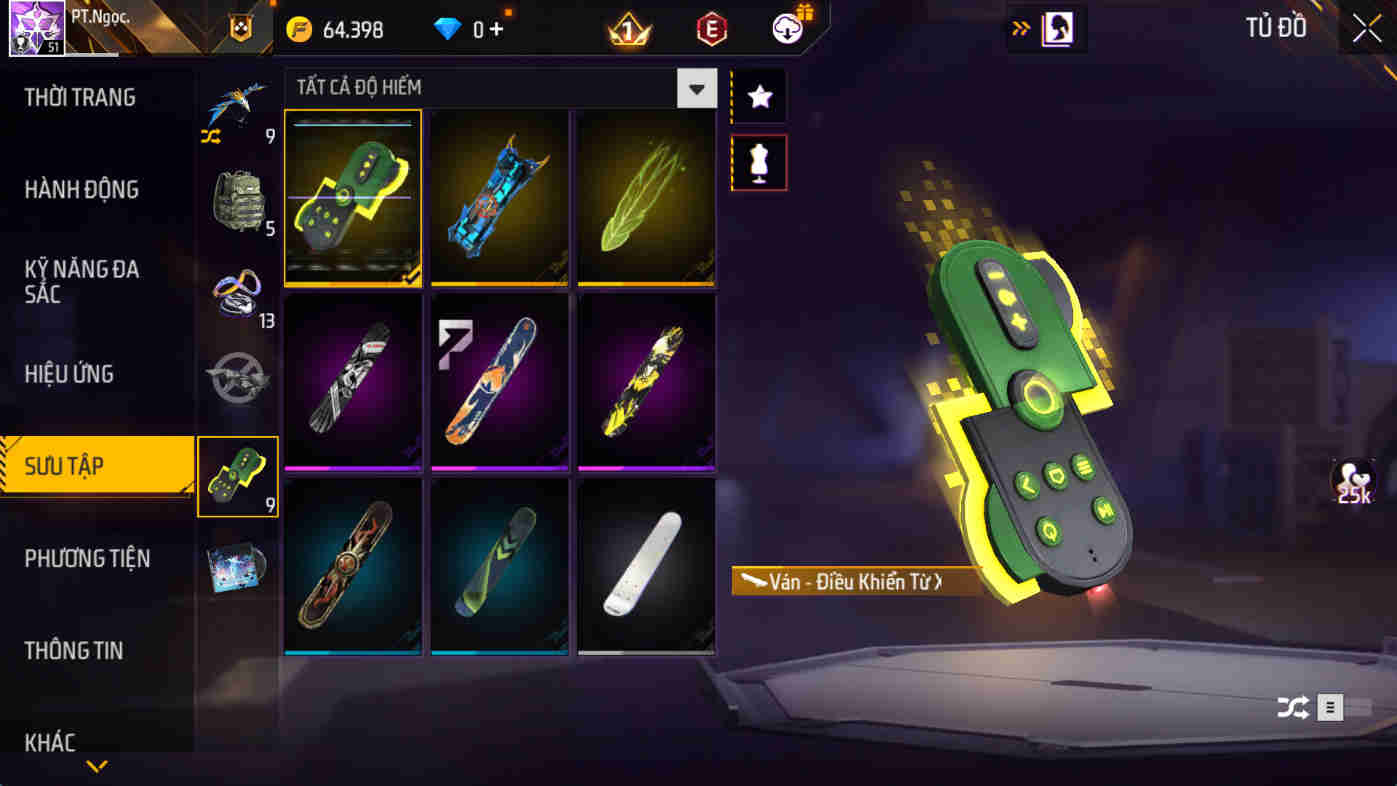Expand the bottom menu with the yellow chevron
The width and height of the screenshot is (1397, 786).
[97, 765]
